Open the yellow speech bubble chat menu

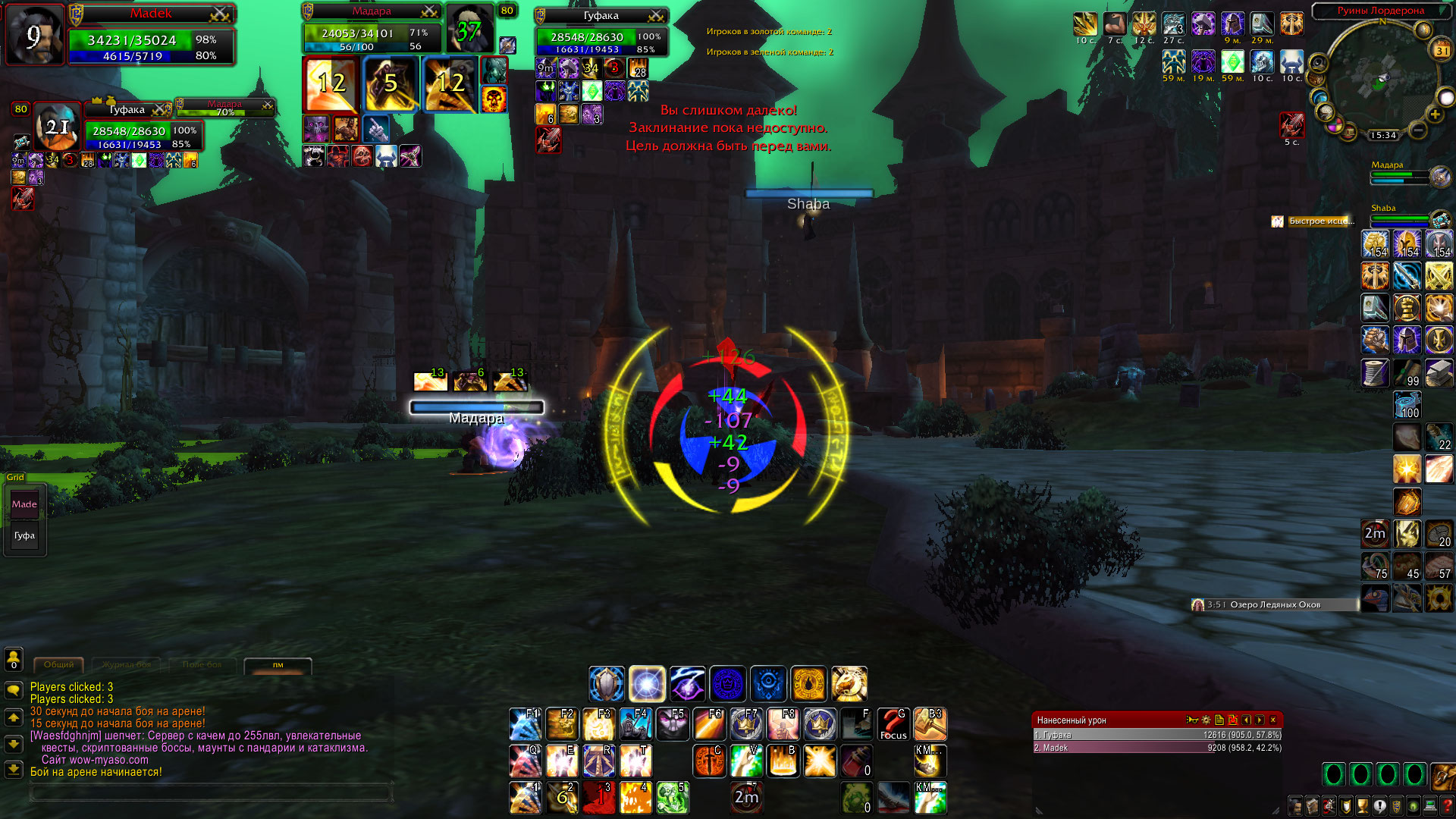click(x=14, y=689)
